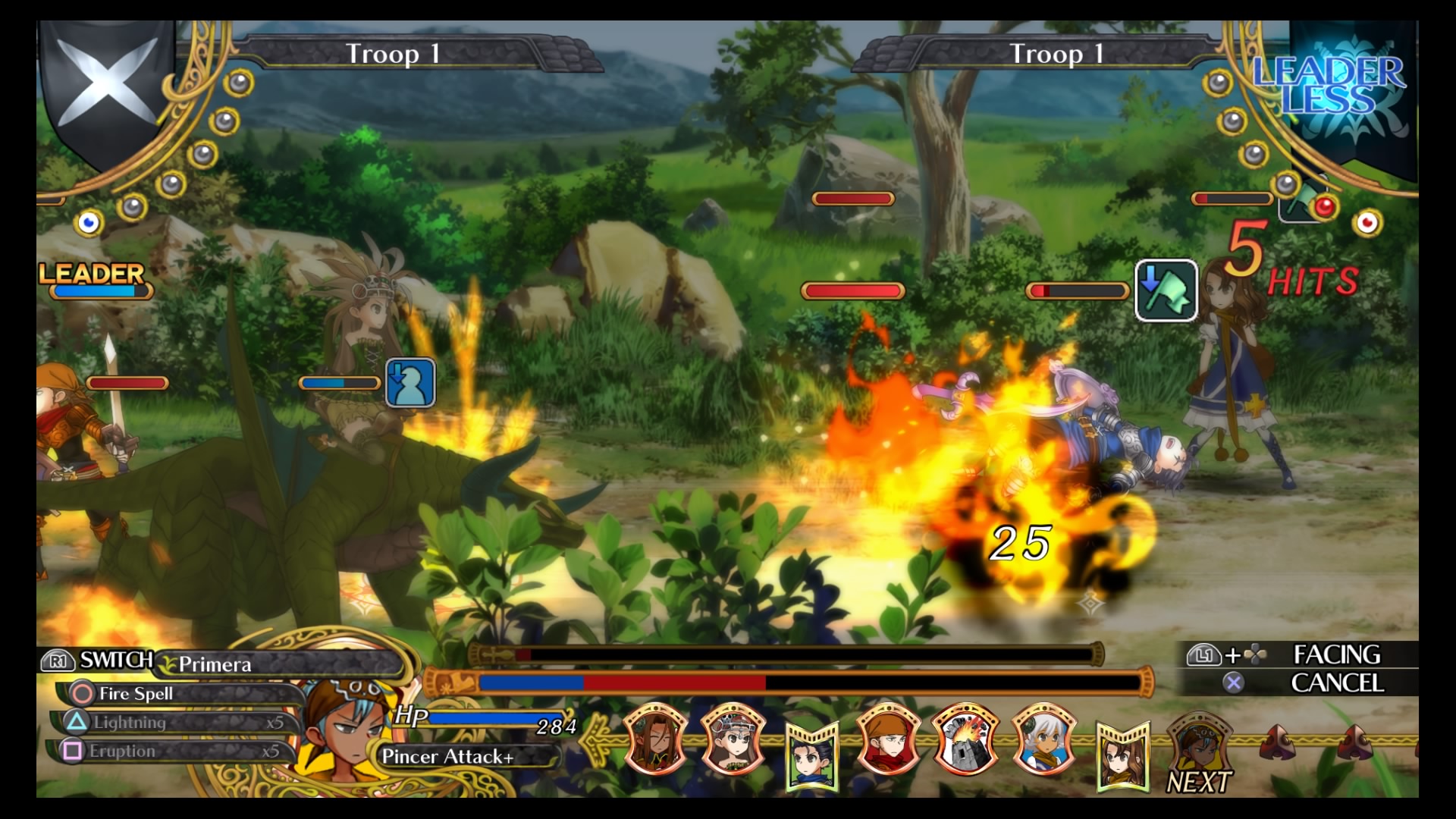Choose the brown-haired girl enemy turn portrait
1456x819 pixels.
(x=1122, y=755)
